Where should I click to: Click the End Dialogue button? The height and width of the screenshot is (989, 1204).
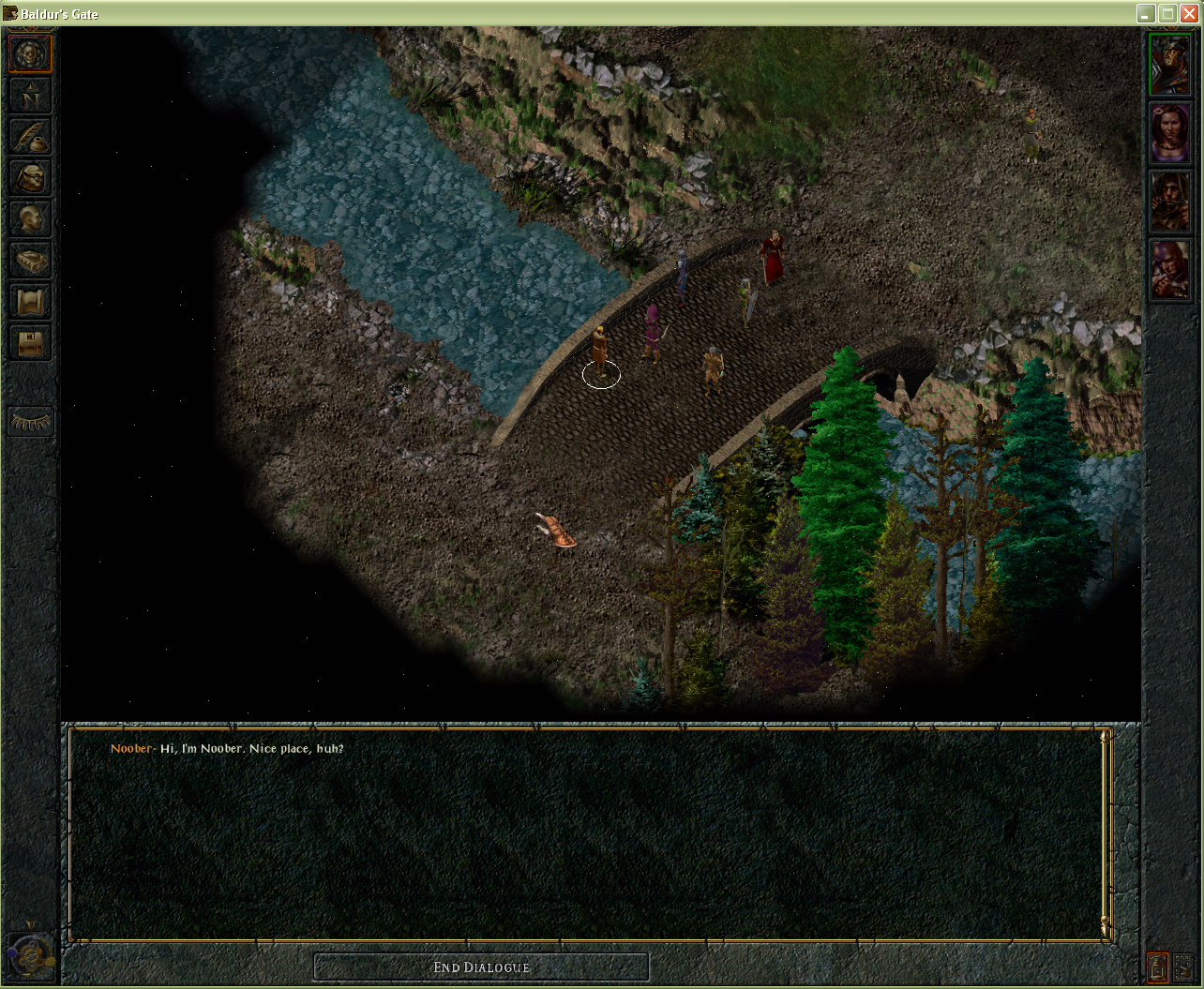point(481,967)
